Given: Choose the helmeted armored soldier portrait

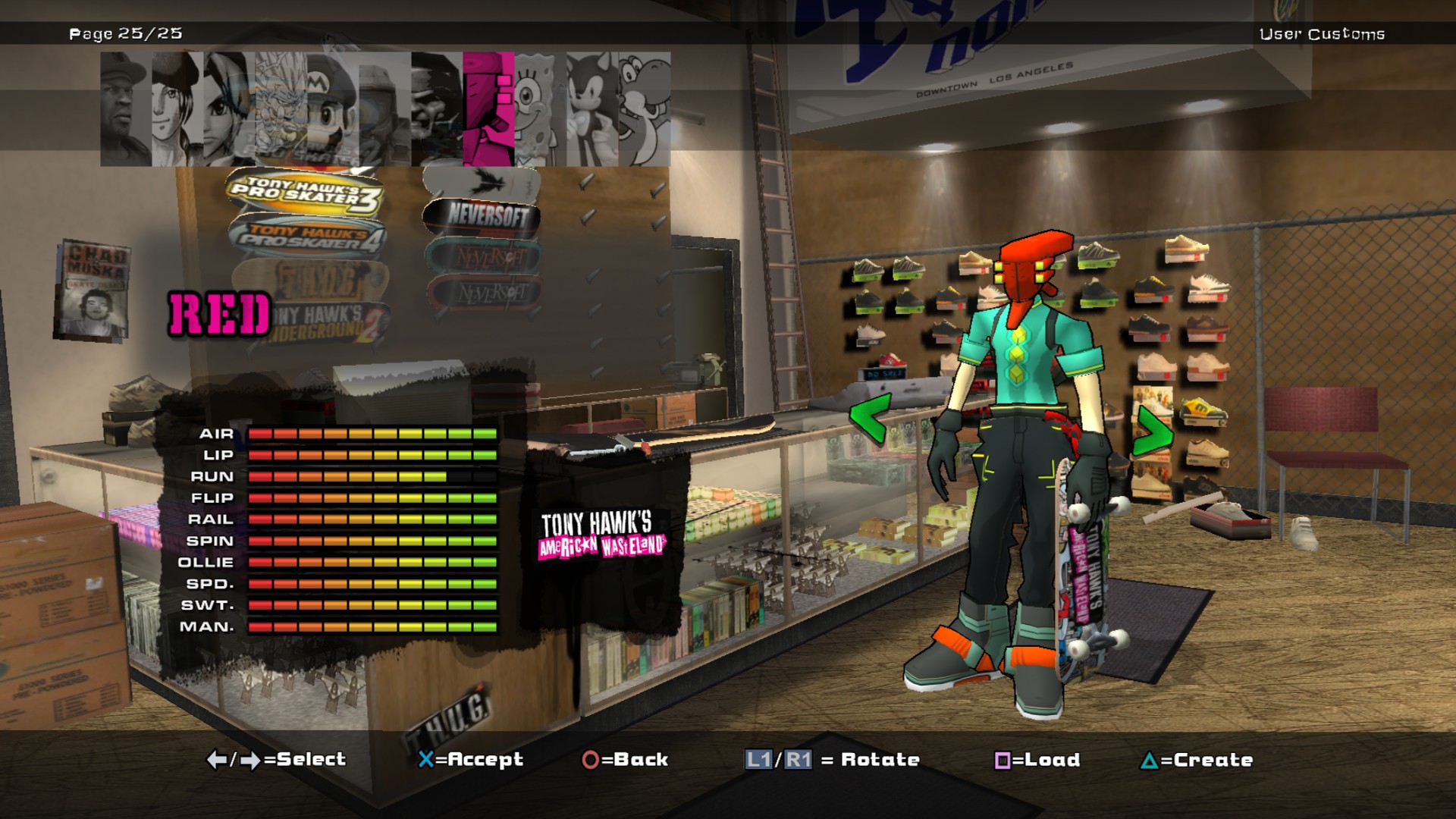Looking at the screenshot, I should pos(384,110).
